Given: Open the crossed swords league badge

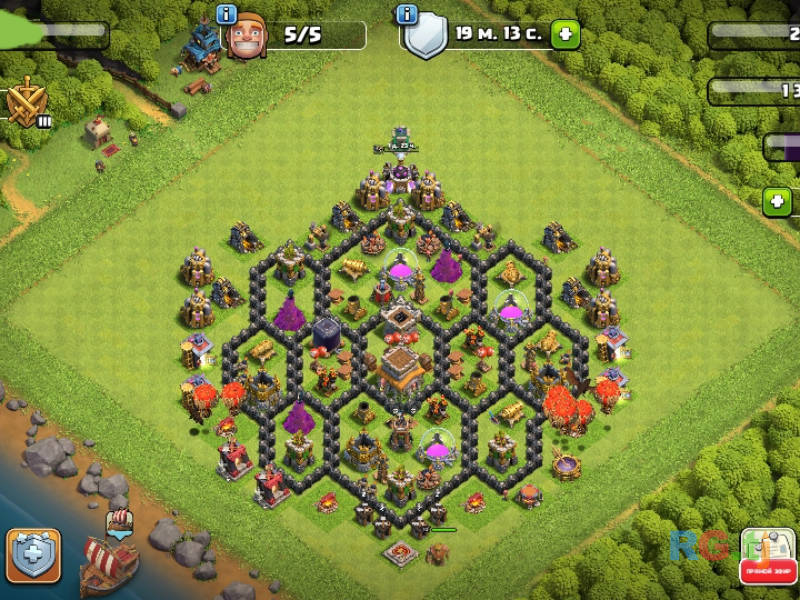Looking at the screenshot, I should point(24,102).
